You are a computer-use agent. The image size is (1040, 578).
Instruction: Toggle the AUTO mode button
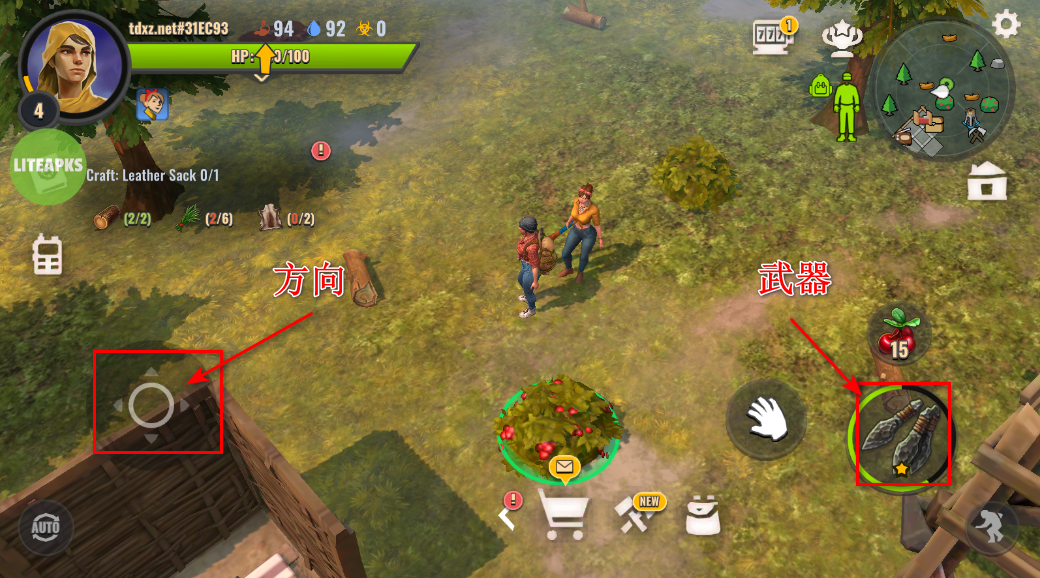45,526
